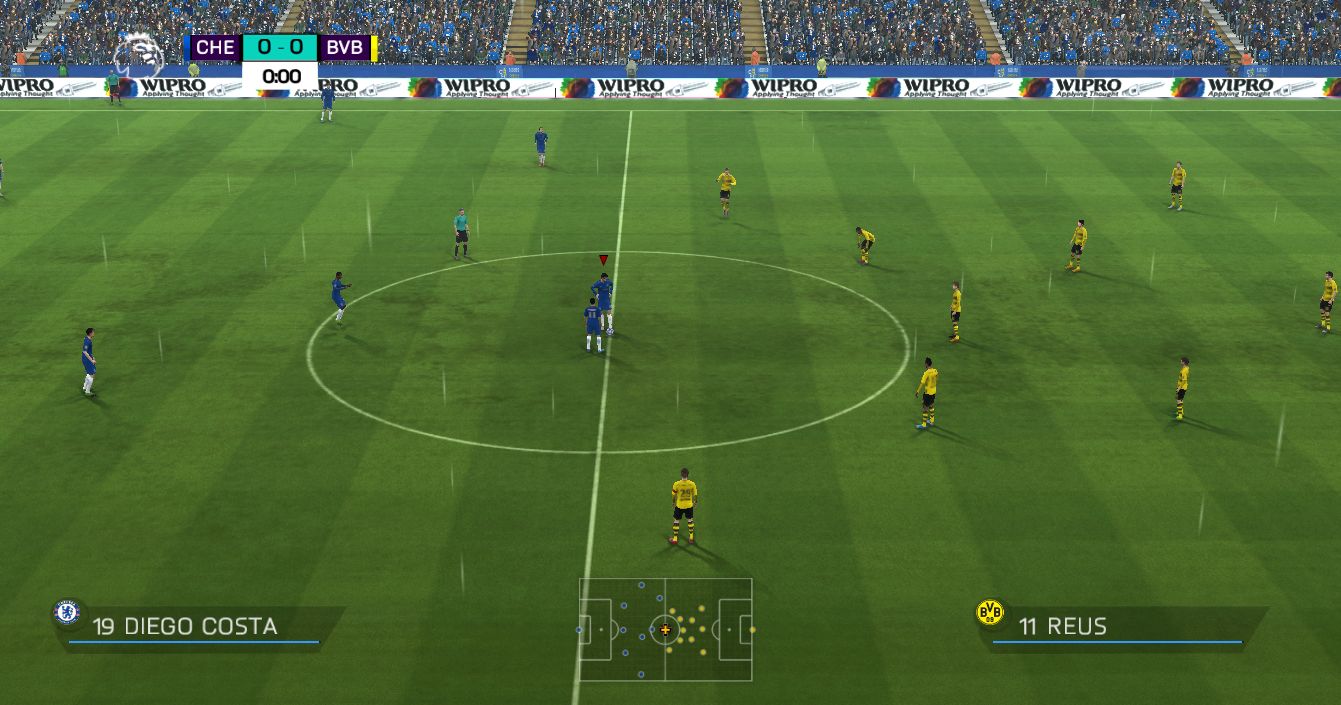
Task: Select the Diego Costa player name panel
Action: (x=200, y=627)
